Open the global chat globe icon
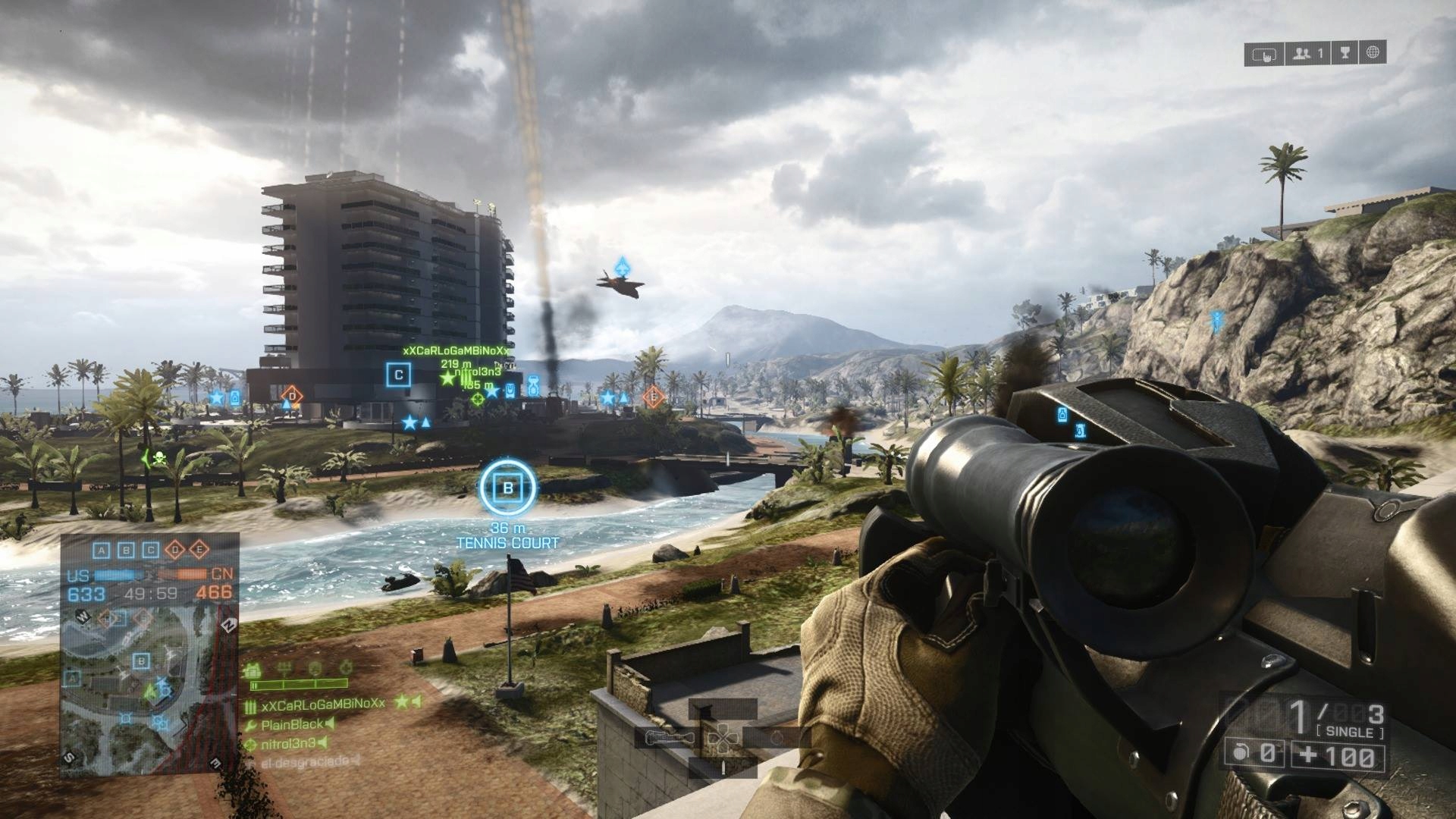The height and width of the screenshot is (819, 1456). coord(1372,53)
